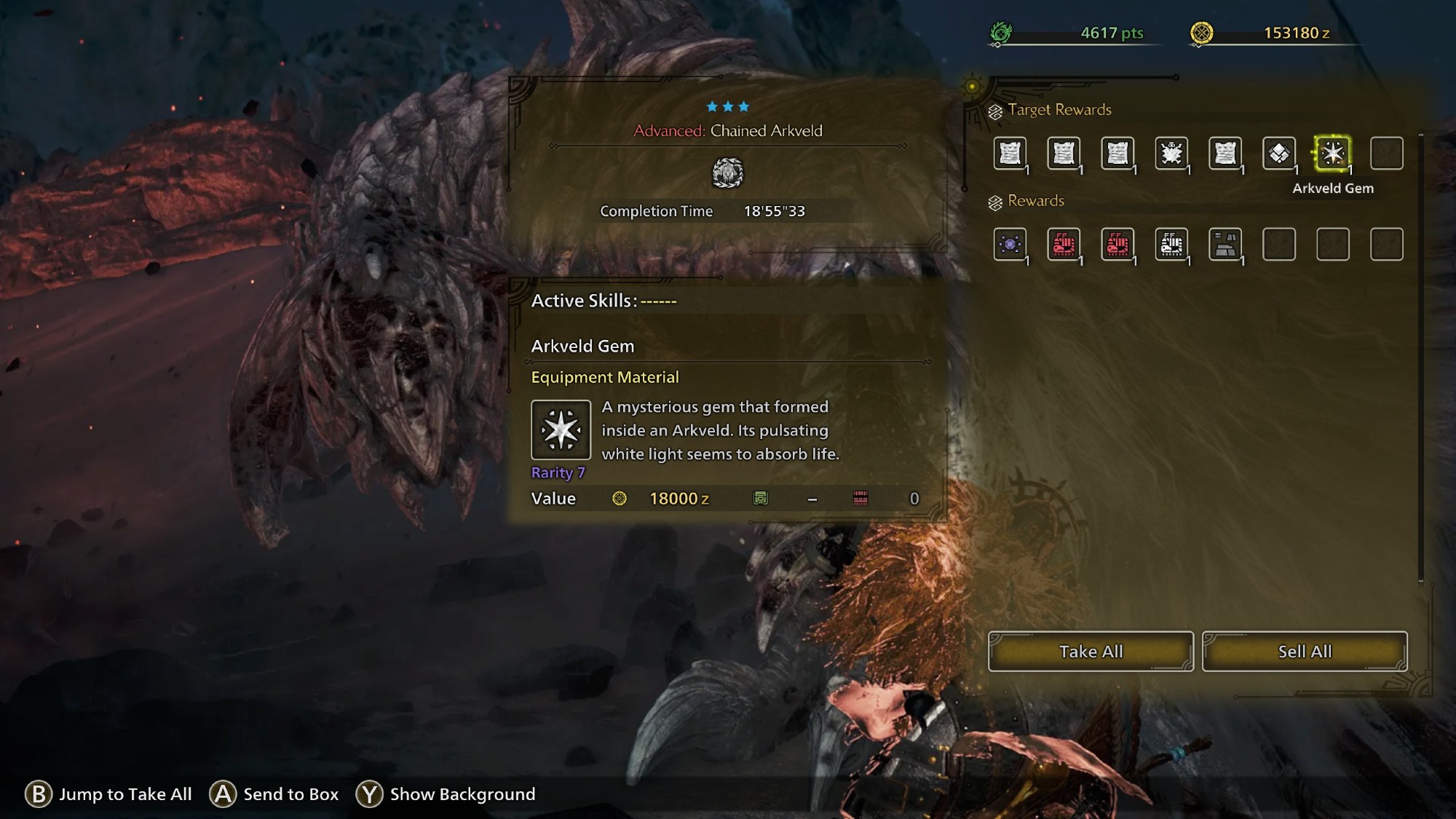
Task: Take all quest rewards
Action: tap(1091, 652)
